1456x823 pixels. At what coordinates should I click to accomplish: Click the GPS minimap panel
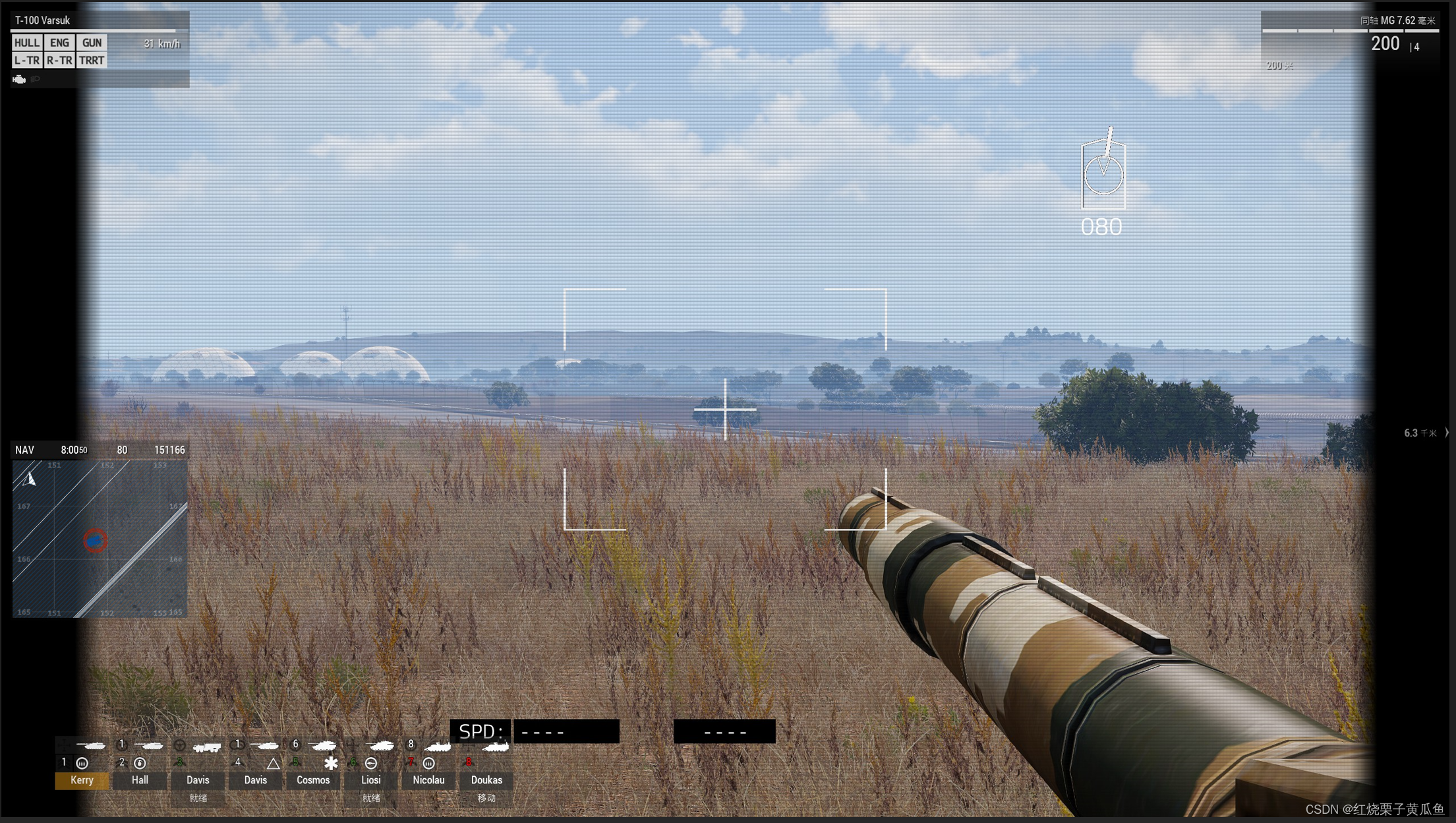(x=100, y=539)
